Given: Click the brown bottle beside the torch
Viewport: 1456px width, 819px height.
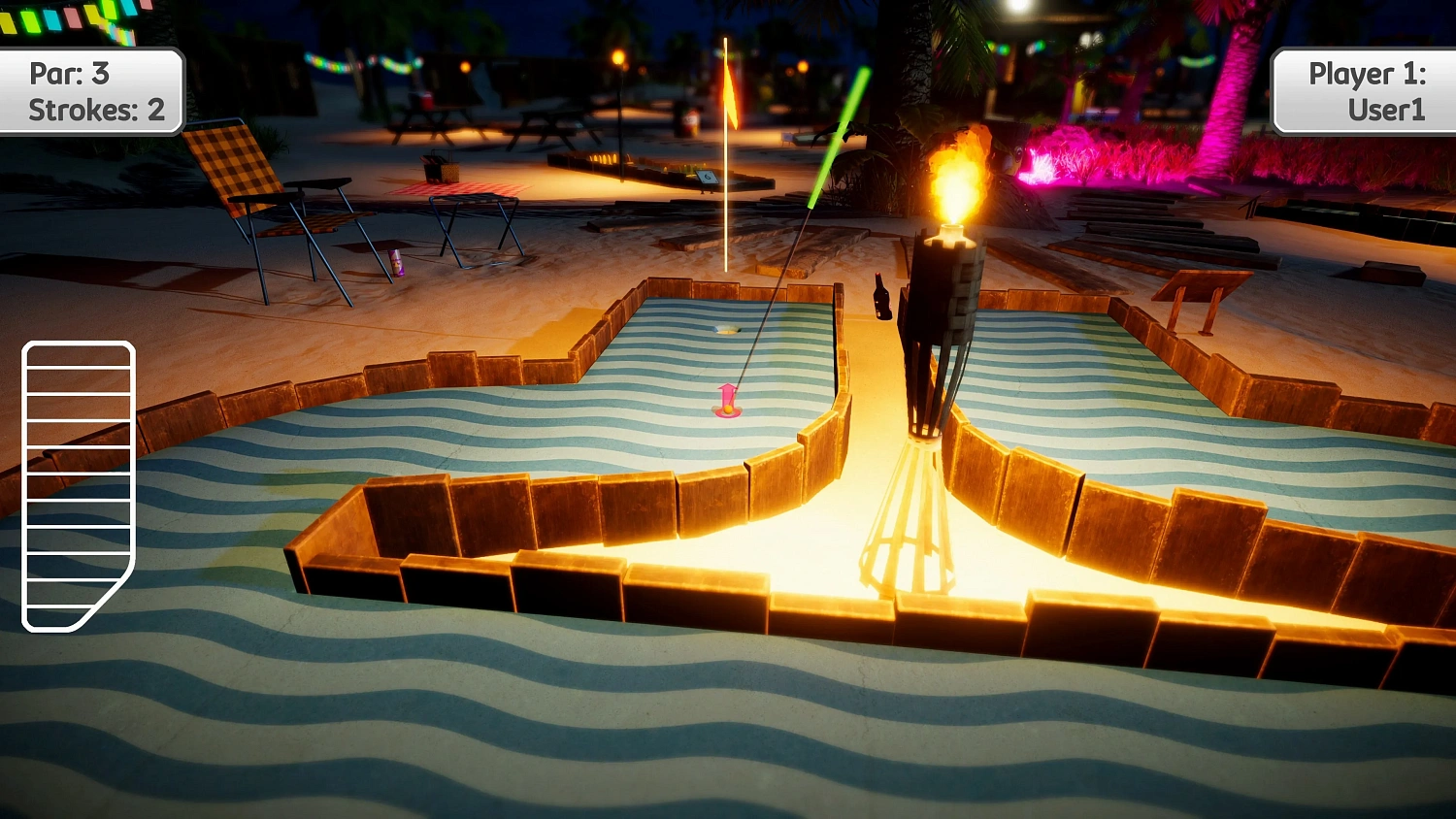Looking at the screenshot, I should (881, 296).
